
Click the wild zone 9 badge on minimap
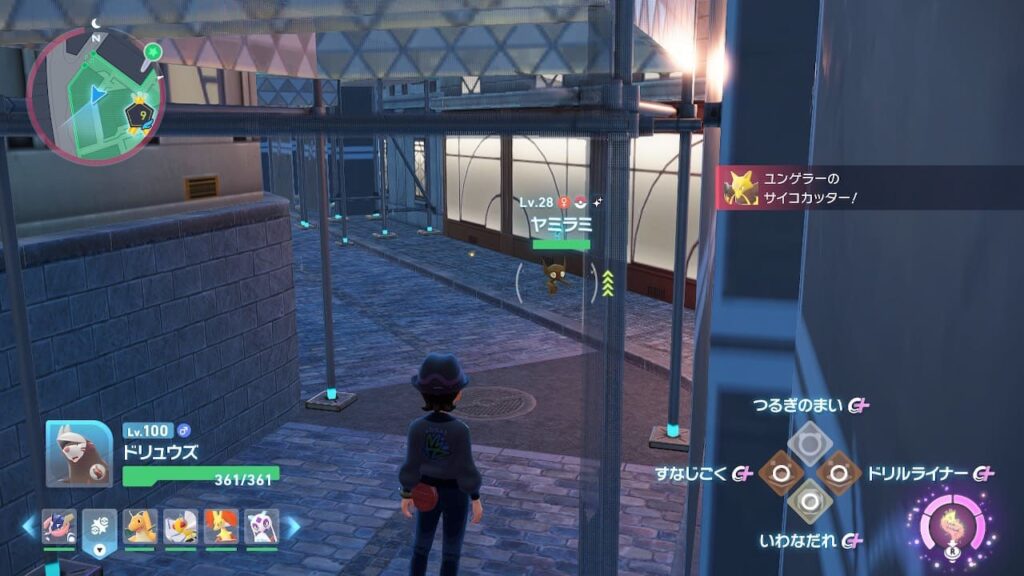click(142, 117)
